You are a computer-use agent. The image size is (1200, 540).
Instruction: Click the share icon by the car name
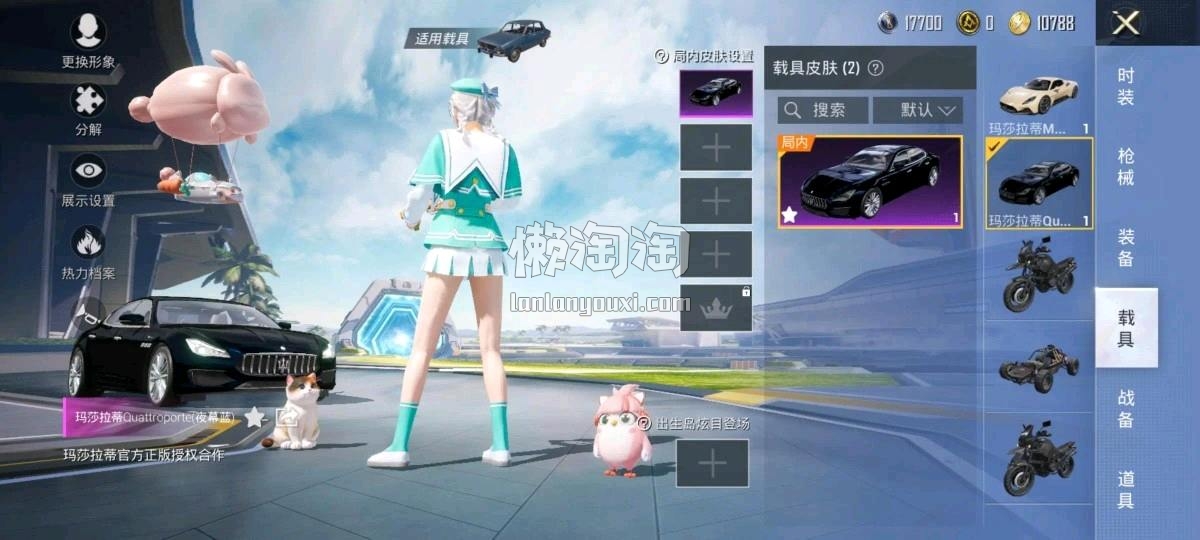coord(287,416)
